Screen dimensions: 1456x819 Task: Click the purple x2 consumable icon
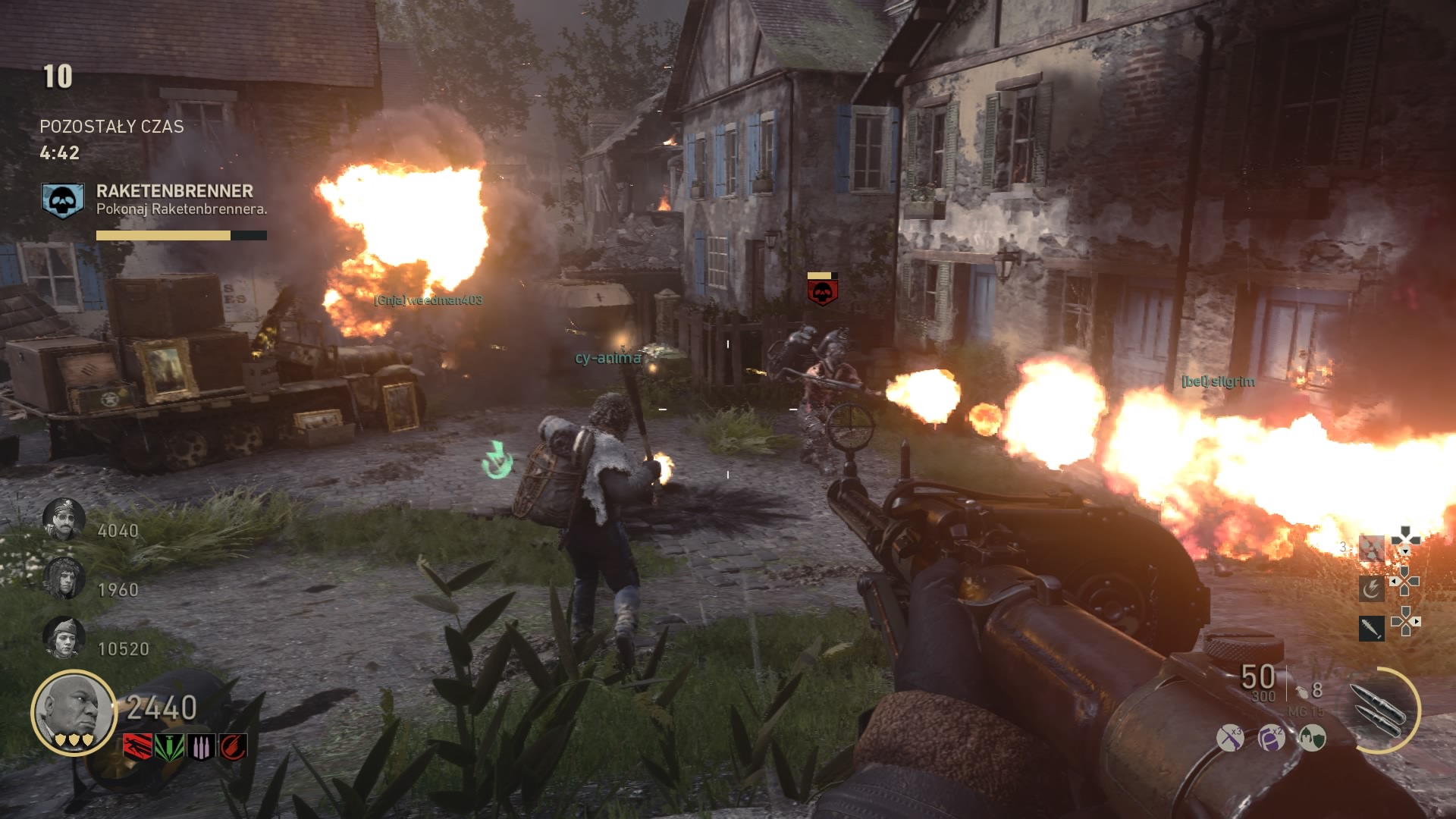[x=1272, y=737]
